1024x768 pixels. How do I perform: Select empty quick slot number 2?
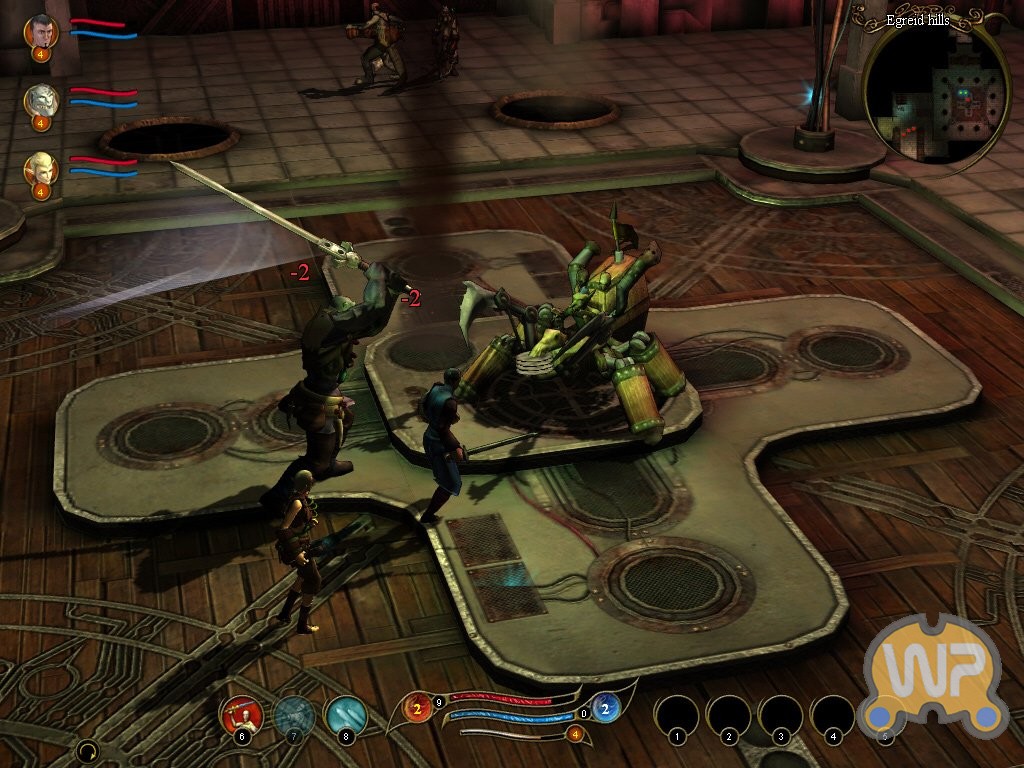pyautogui.click(x=729, y=716)
